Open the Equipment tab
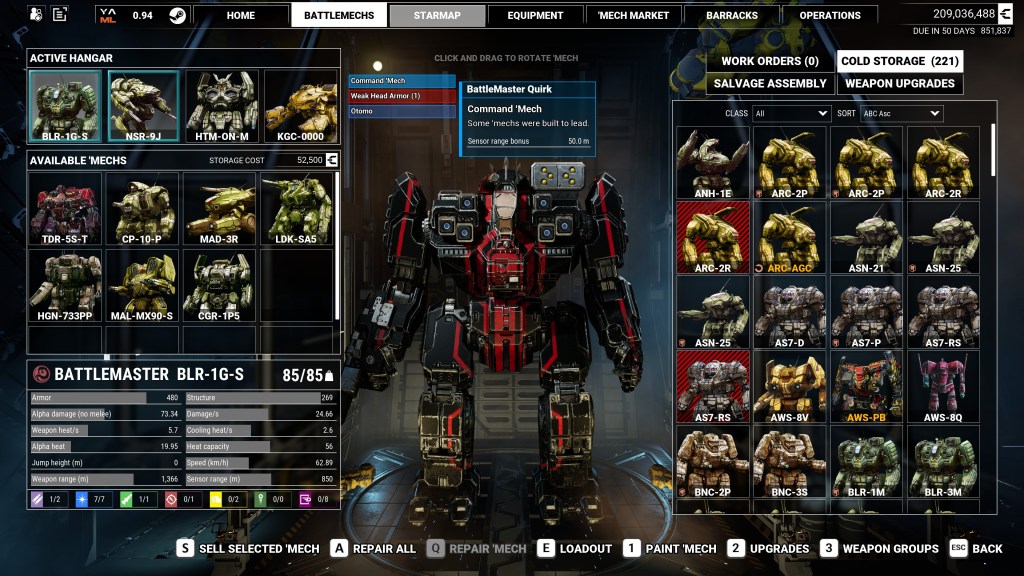1024x576 pixels. pyautogui.click(x=534, y=15)
